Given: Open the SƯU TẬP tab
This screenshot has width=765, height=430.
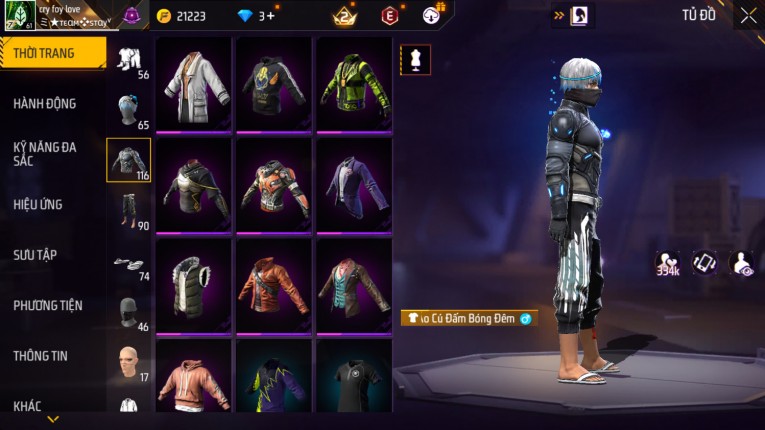Looking at the screenshot, I should coord(35,255).
